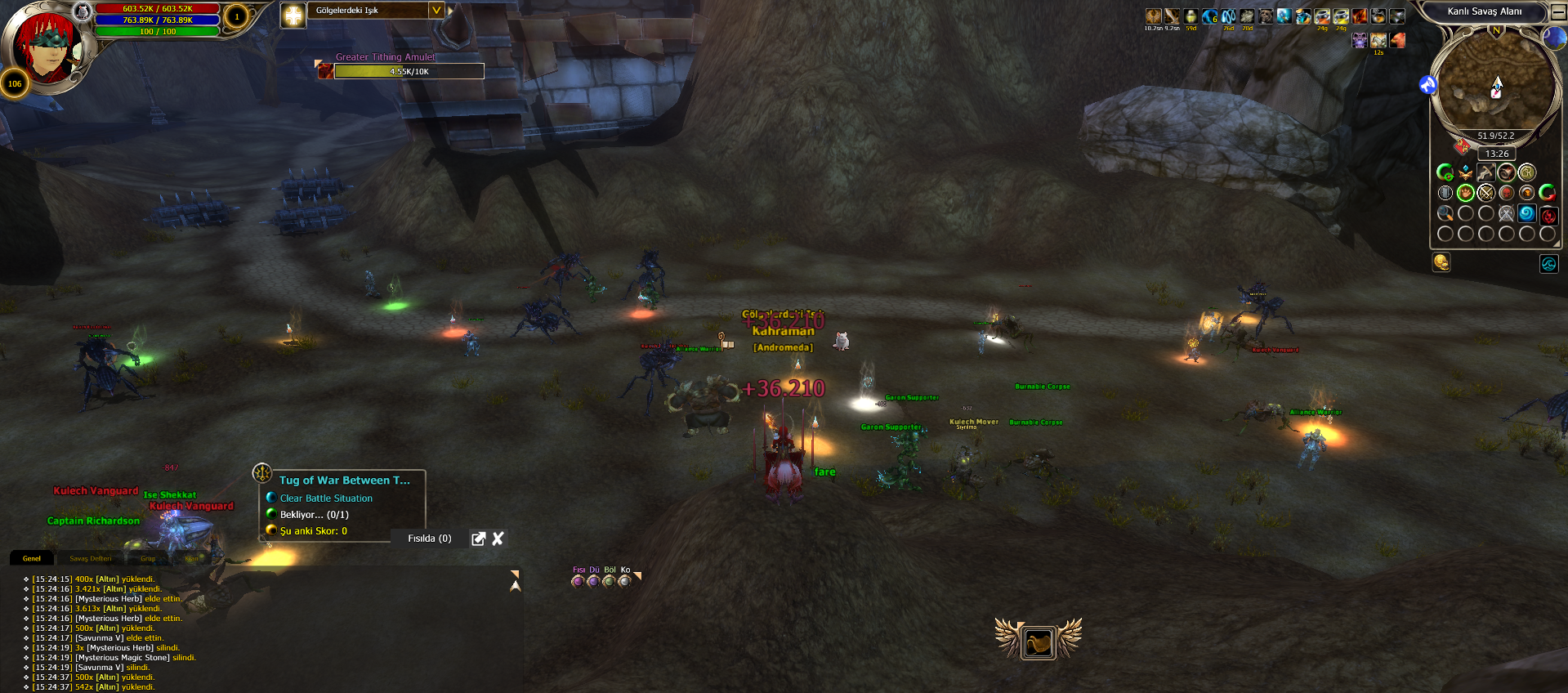
Task: Select the Genel chat tab
Action: pyautogui.click(x=32, y=559)
